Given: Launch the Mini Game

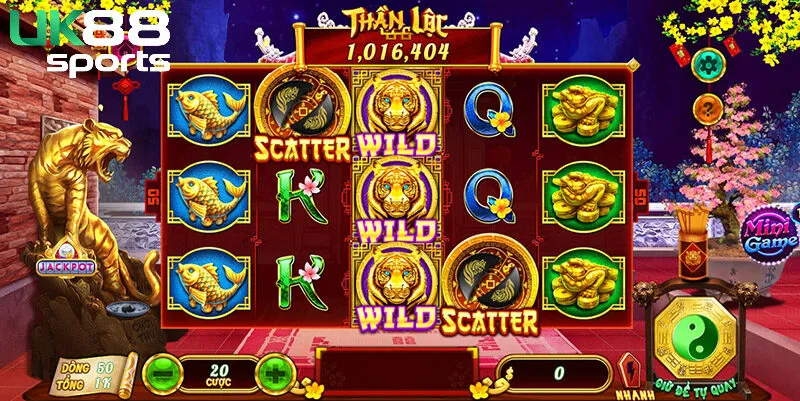Looking at the screenshot, I should pos(769,232).
